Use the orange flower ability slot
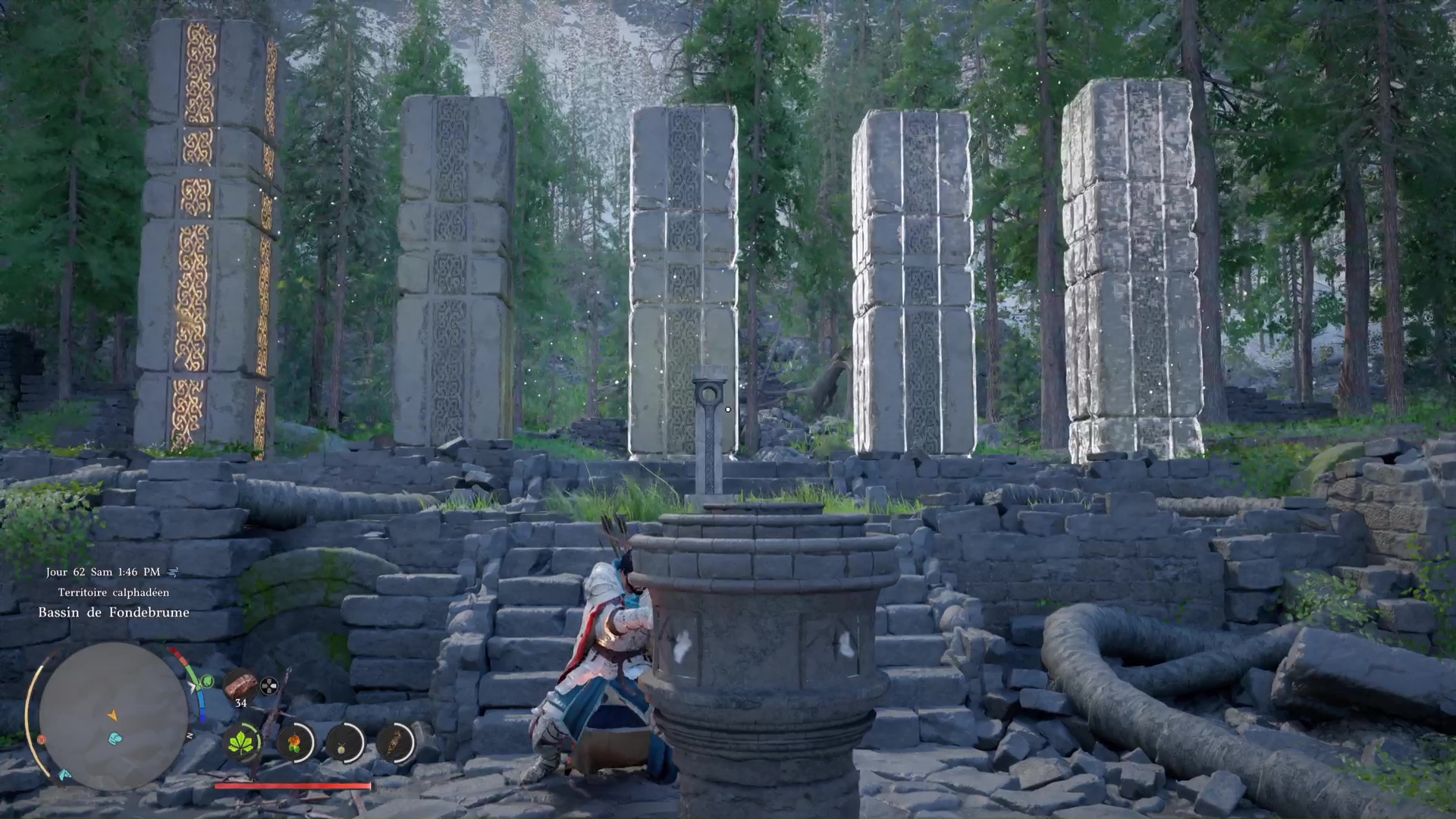 pyautogui.click(x=294, y=742)
